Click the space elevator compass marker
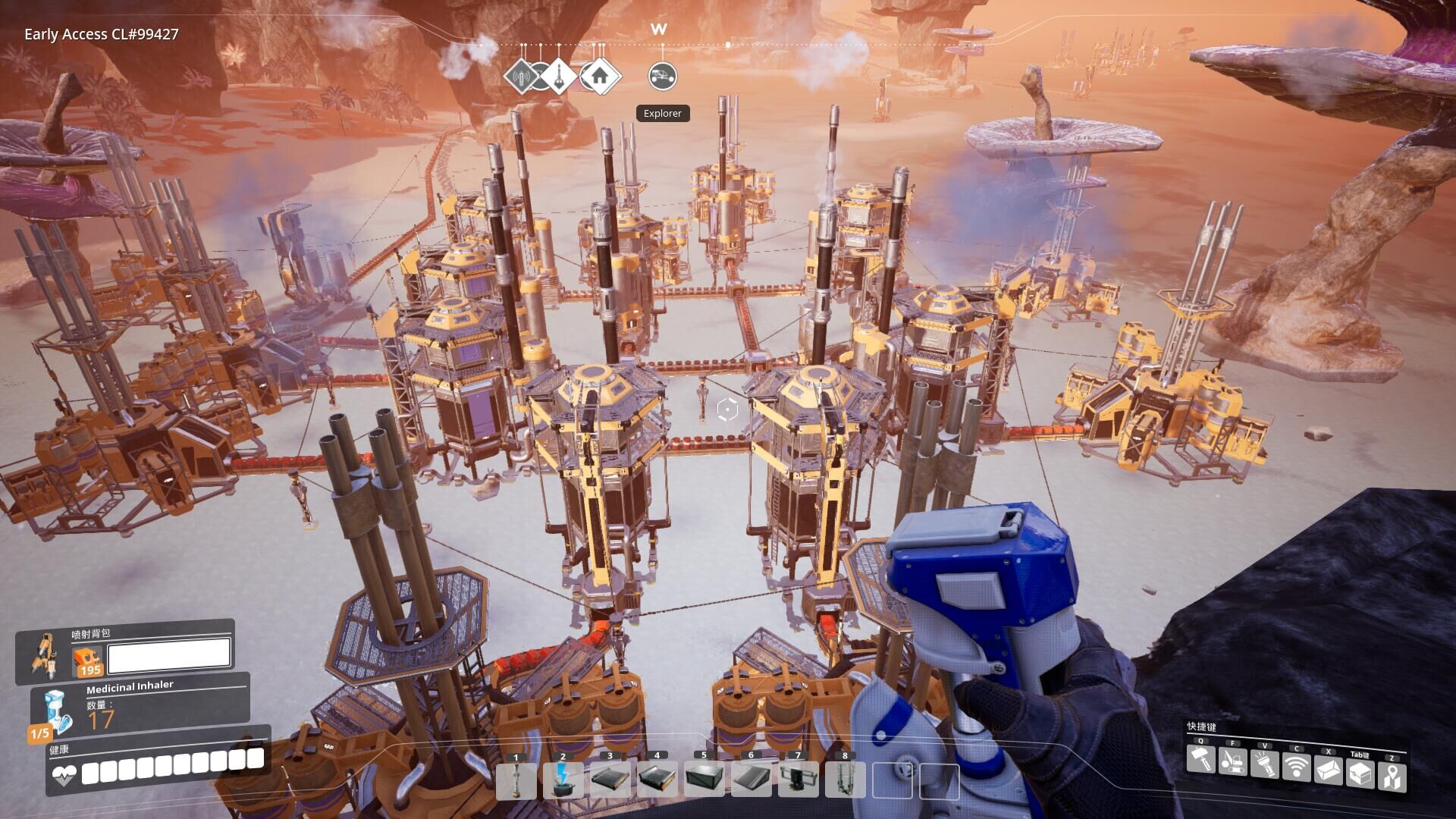The width and height of the screenshot is (1456, 819). click(560, 77)
